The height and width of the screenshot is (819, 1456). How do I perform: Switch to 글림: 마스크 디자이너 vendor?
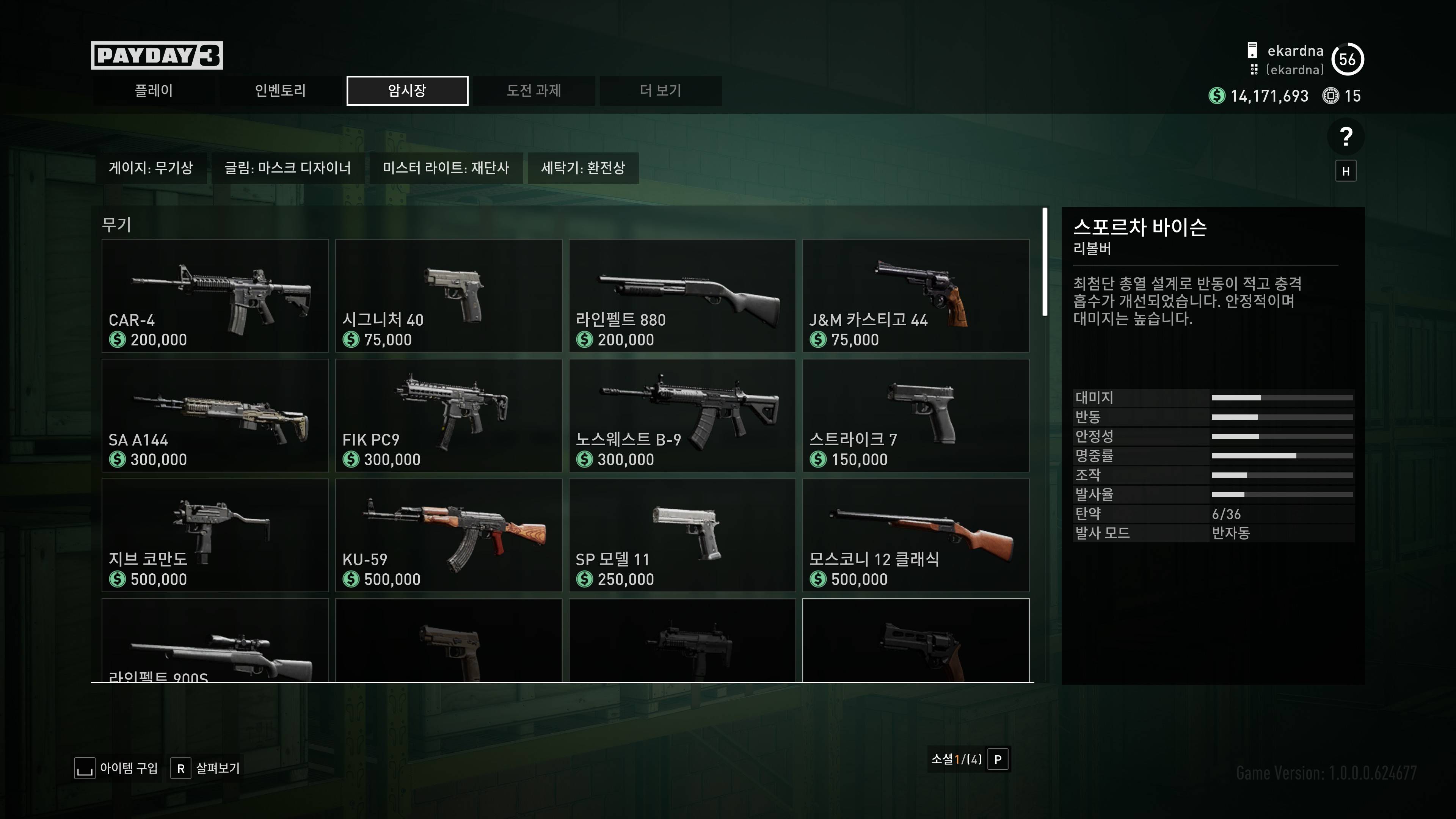pos(288,168)
